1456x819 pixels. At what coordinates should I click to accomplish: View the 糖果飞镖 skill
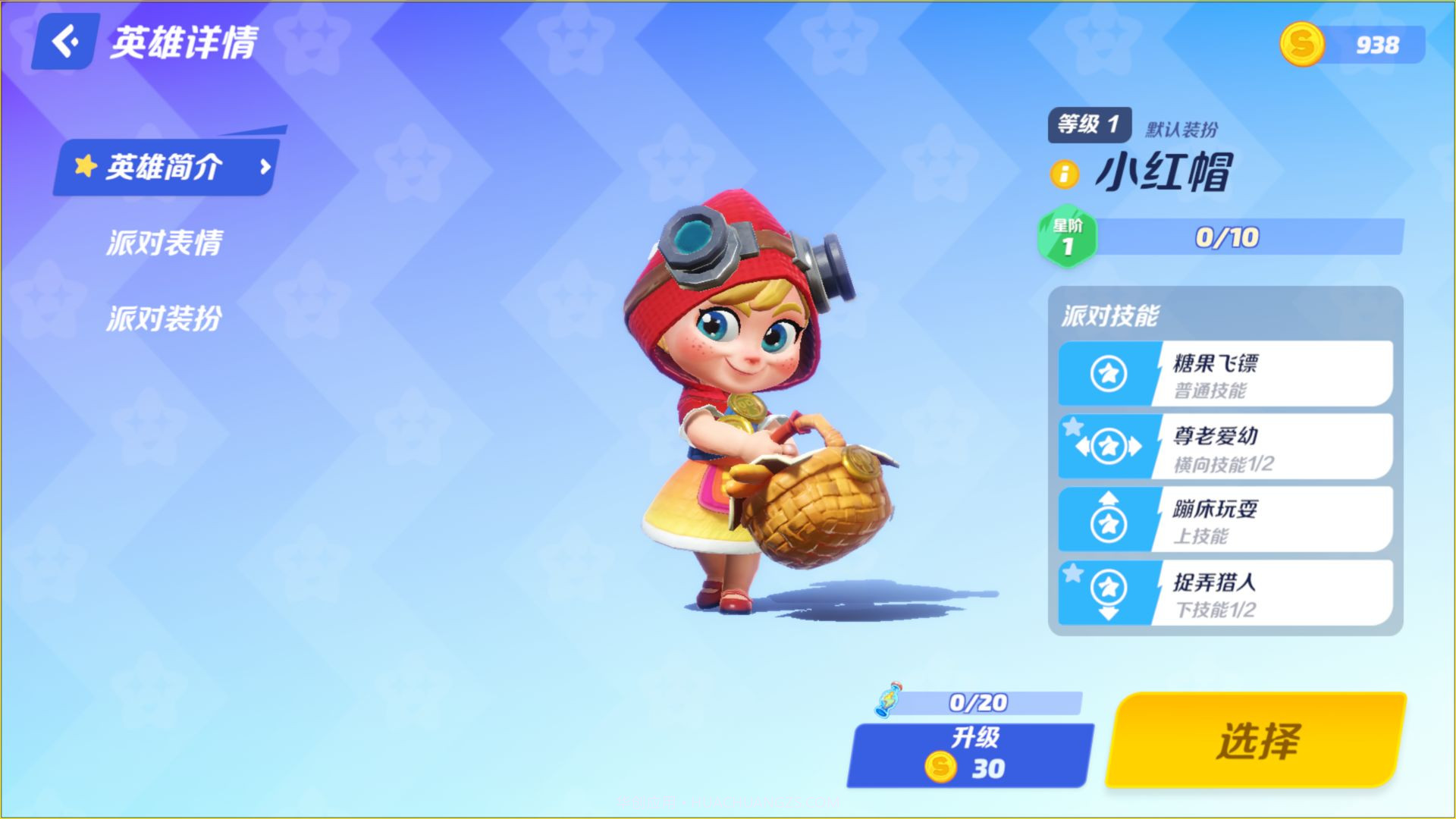1225,374
